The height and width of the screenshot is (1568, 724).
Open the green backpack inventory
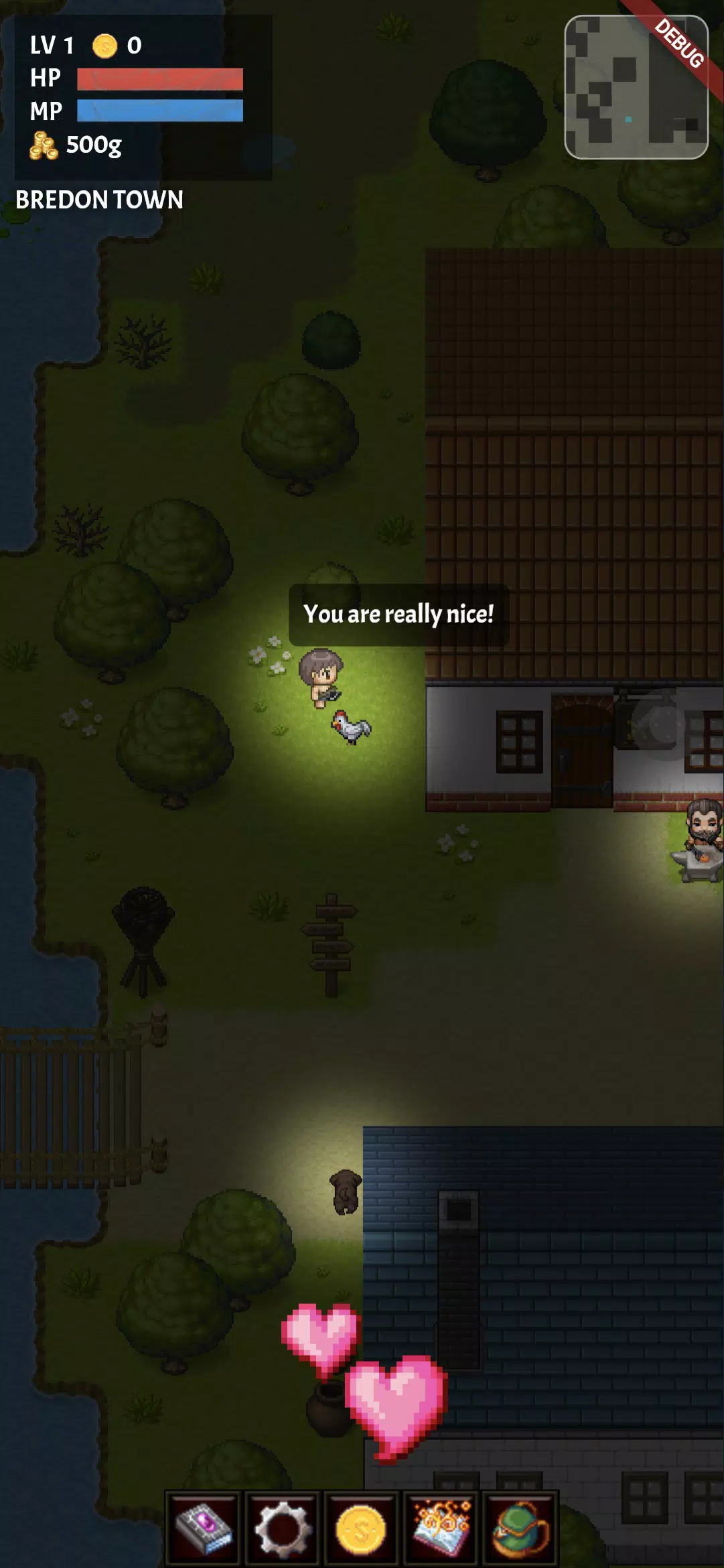520,1529
